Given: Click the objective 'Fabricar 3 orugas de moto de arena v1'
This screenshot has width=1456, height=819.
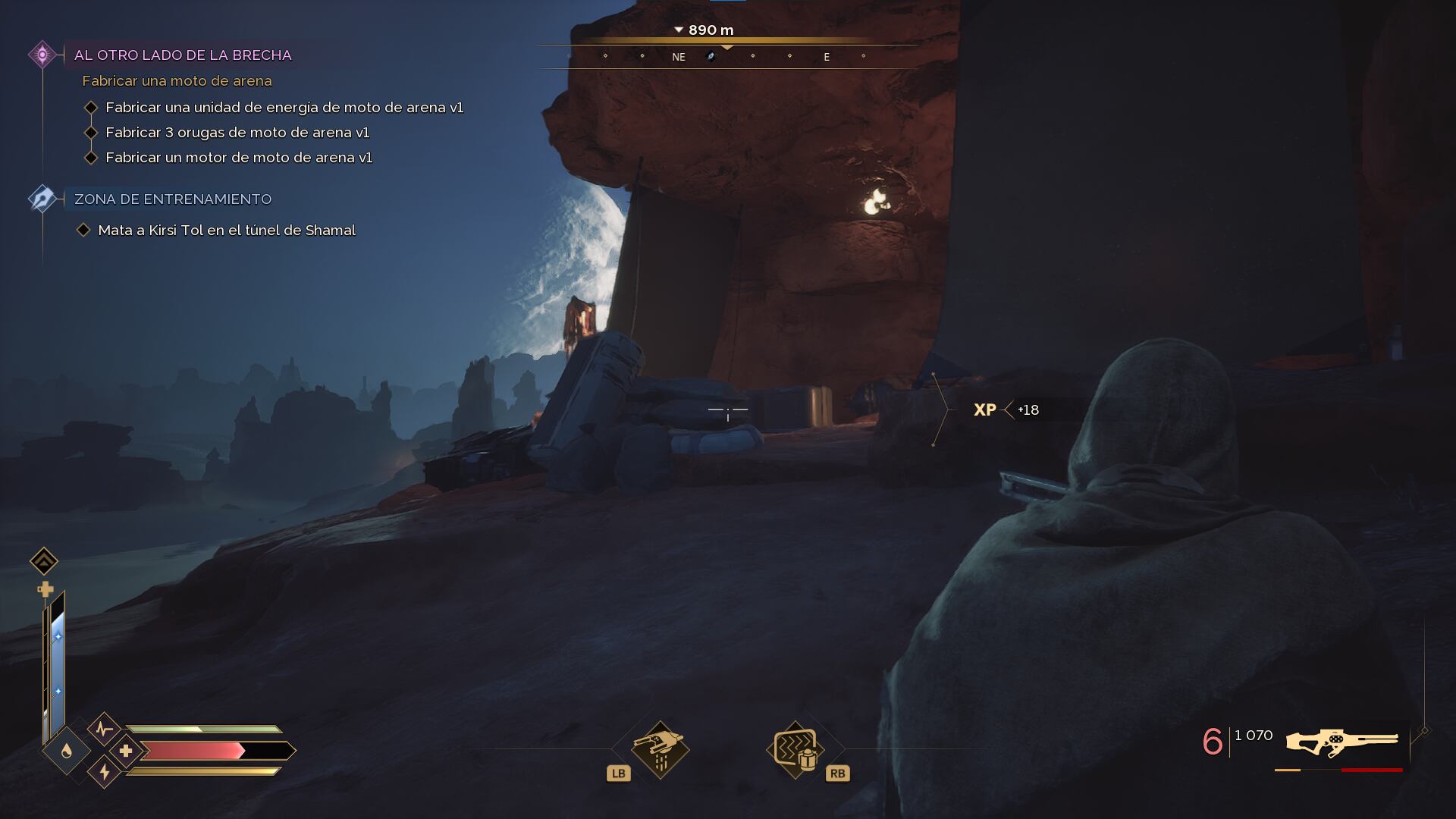Looking at the screenshot, I should point(237,133).
